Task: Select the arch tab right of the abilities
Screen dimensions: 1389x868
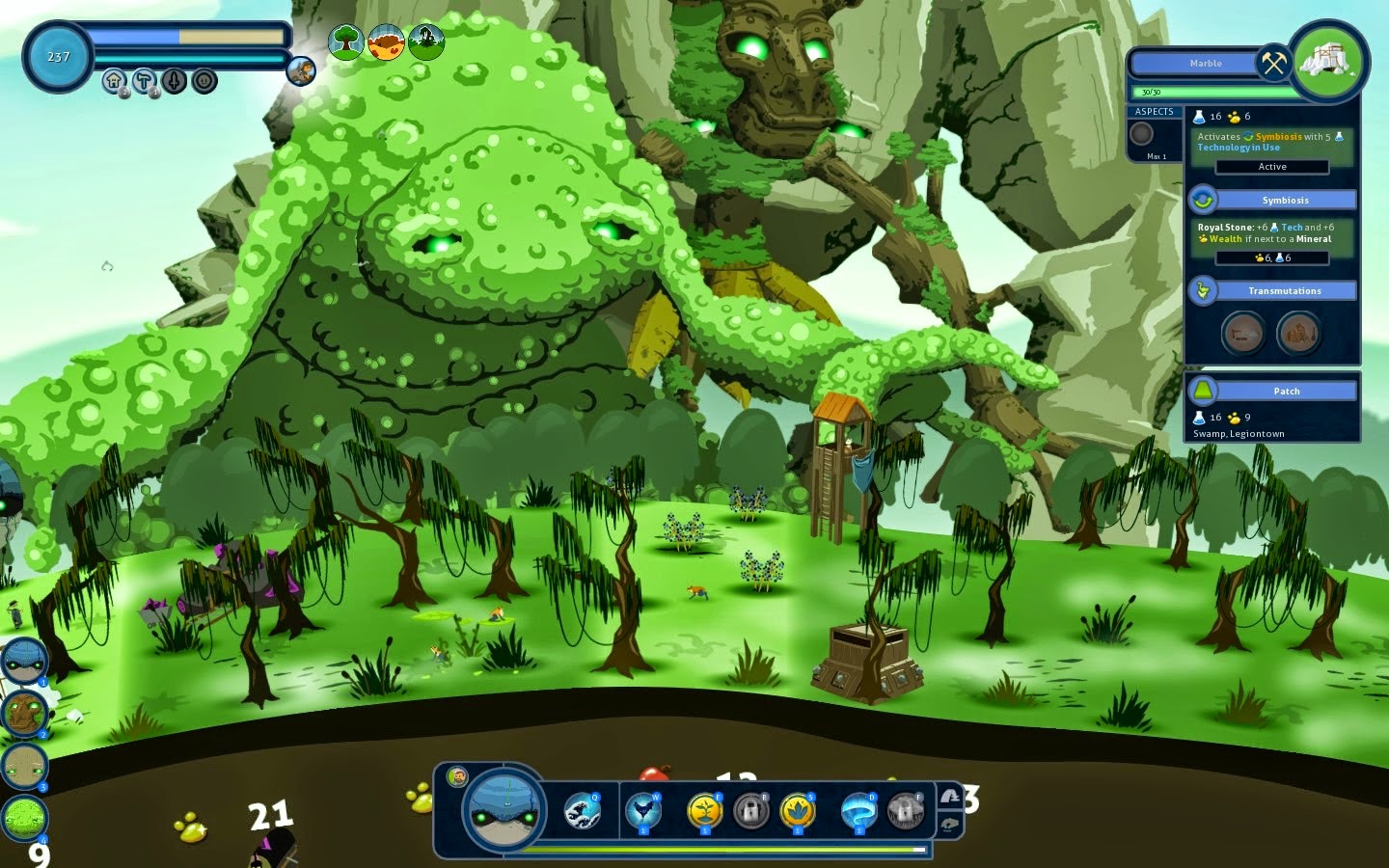Action: (x=951, y=798)
